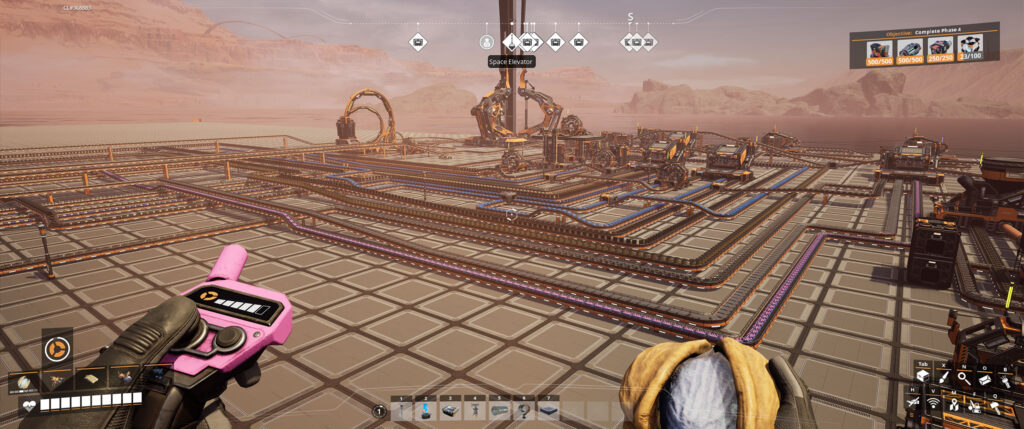
Task: Open the inventory box icon
Action: click(923, 378)
